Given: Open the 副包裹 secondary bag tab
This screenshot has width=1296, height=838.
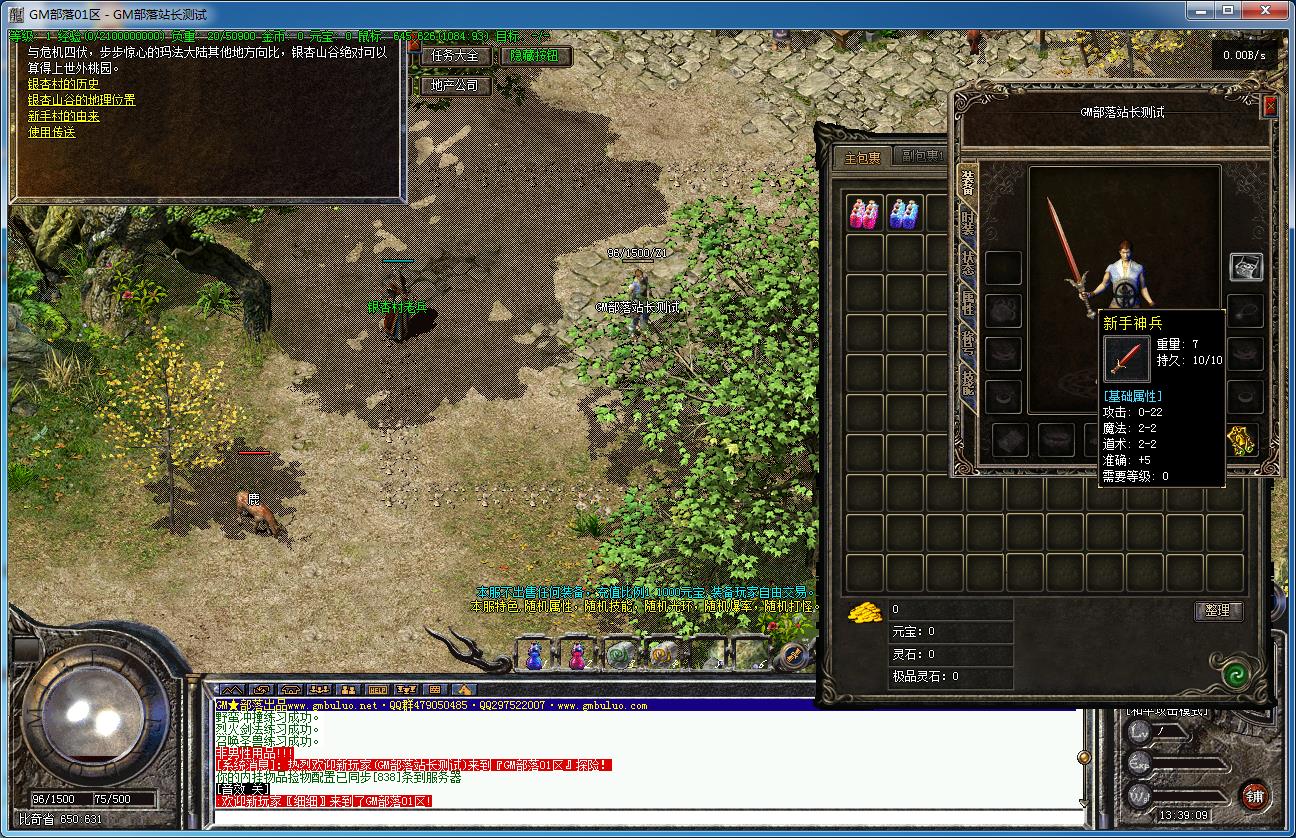Looking at the screenshot, I should [919, 157].
